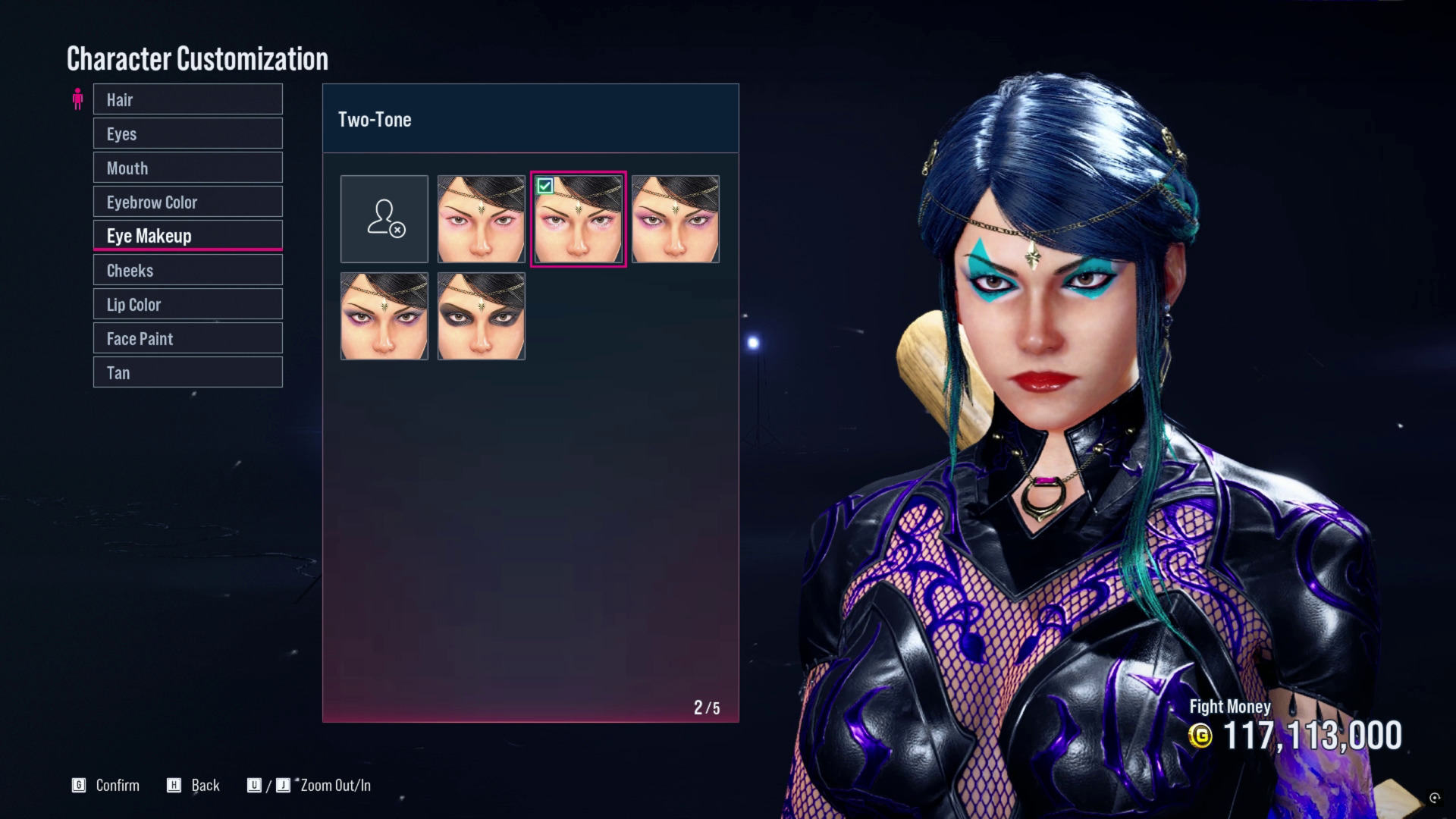Open the Hair customization category
This screenshot has height=819, width=1456.
point(187,99)
